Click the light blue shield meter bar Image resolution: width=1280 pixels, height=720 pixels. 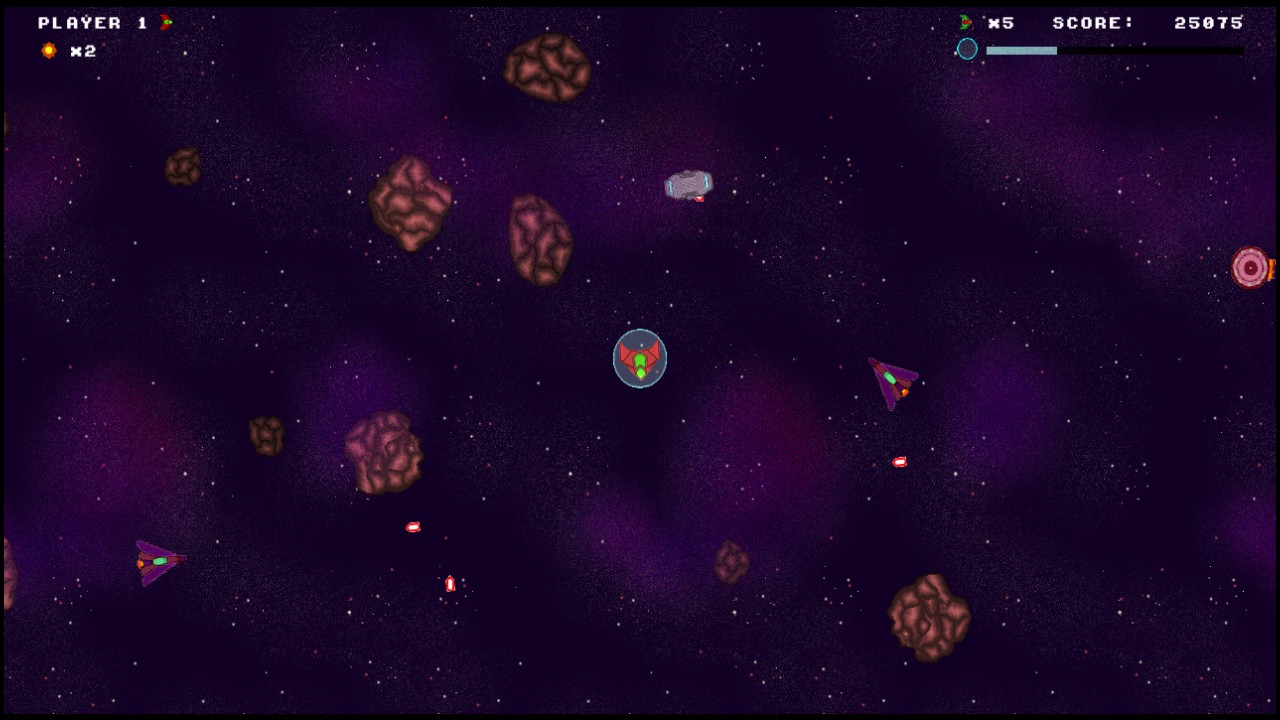1020,49
